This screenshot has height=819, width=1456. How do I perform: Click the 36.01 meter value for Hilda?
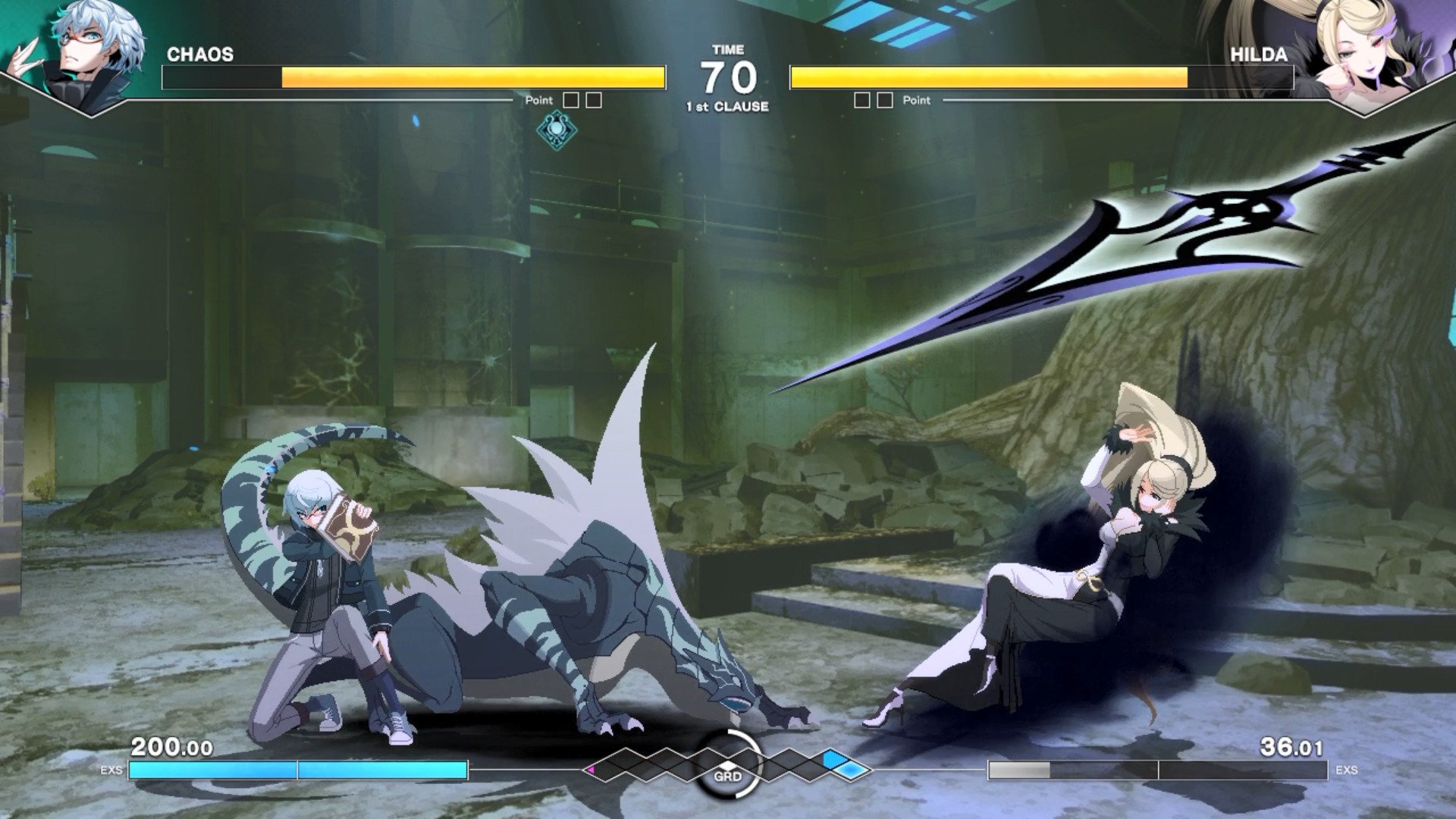coord(1291,746)
